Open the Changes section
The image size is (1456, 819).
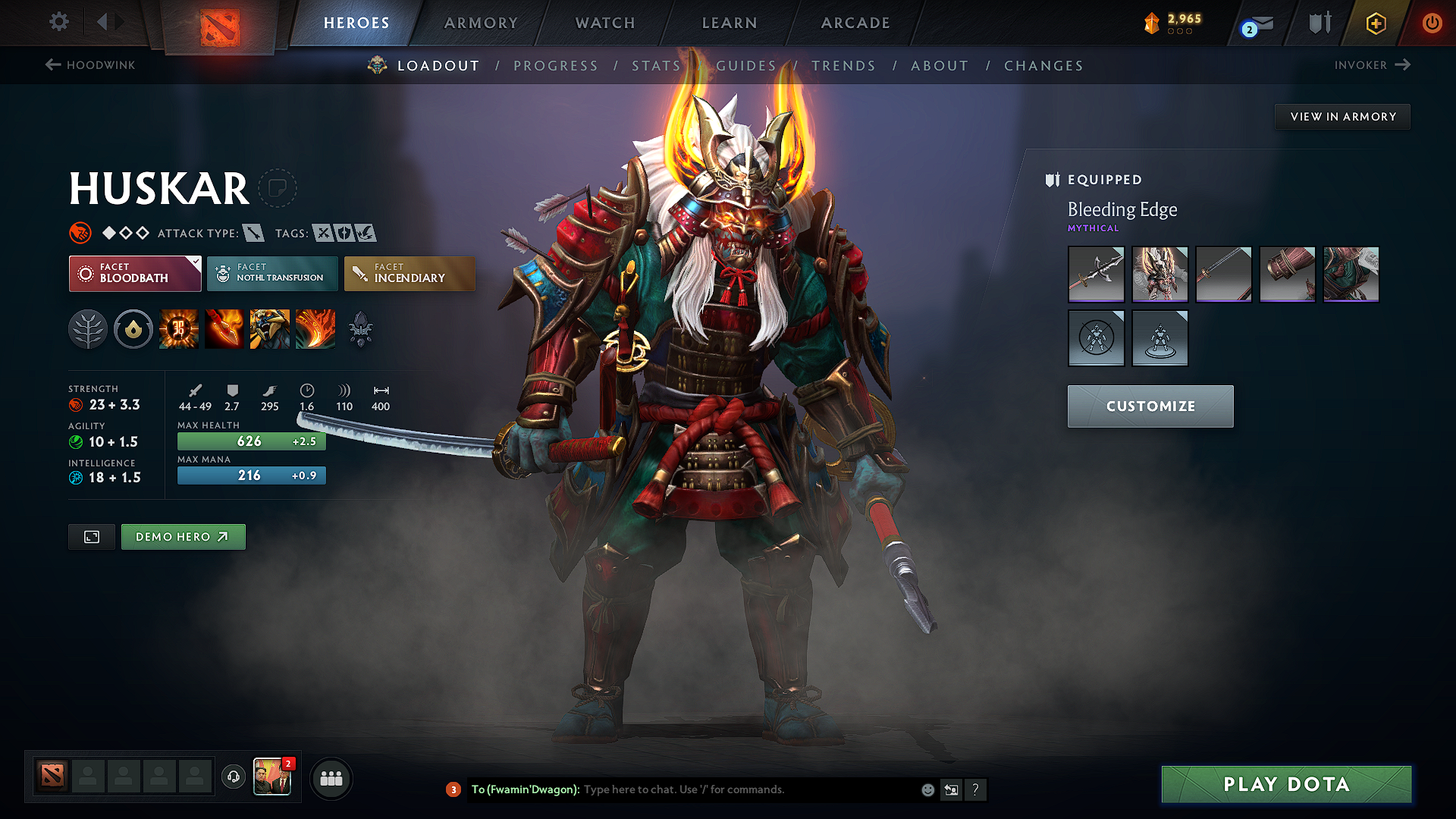(1043, 66)
